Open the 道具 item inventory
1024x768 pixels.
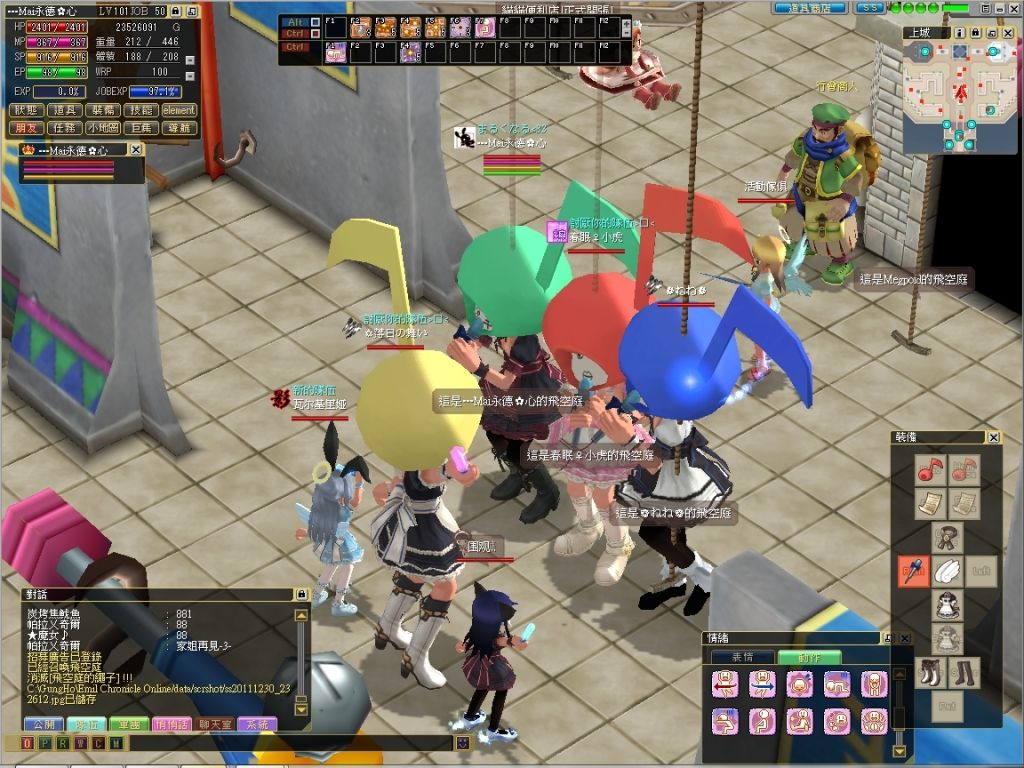point(66,110)
